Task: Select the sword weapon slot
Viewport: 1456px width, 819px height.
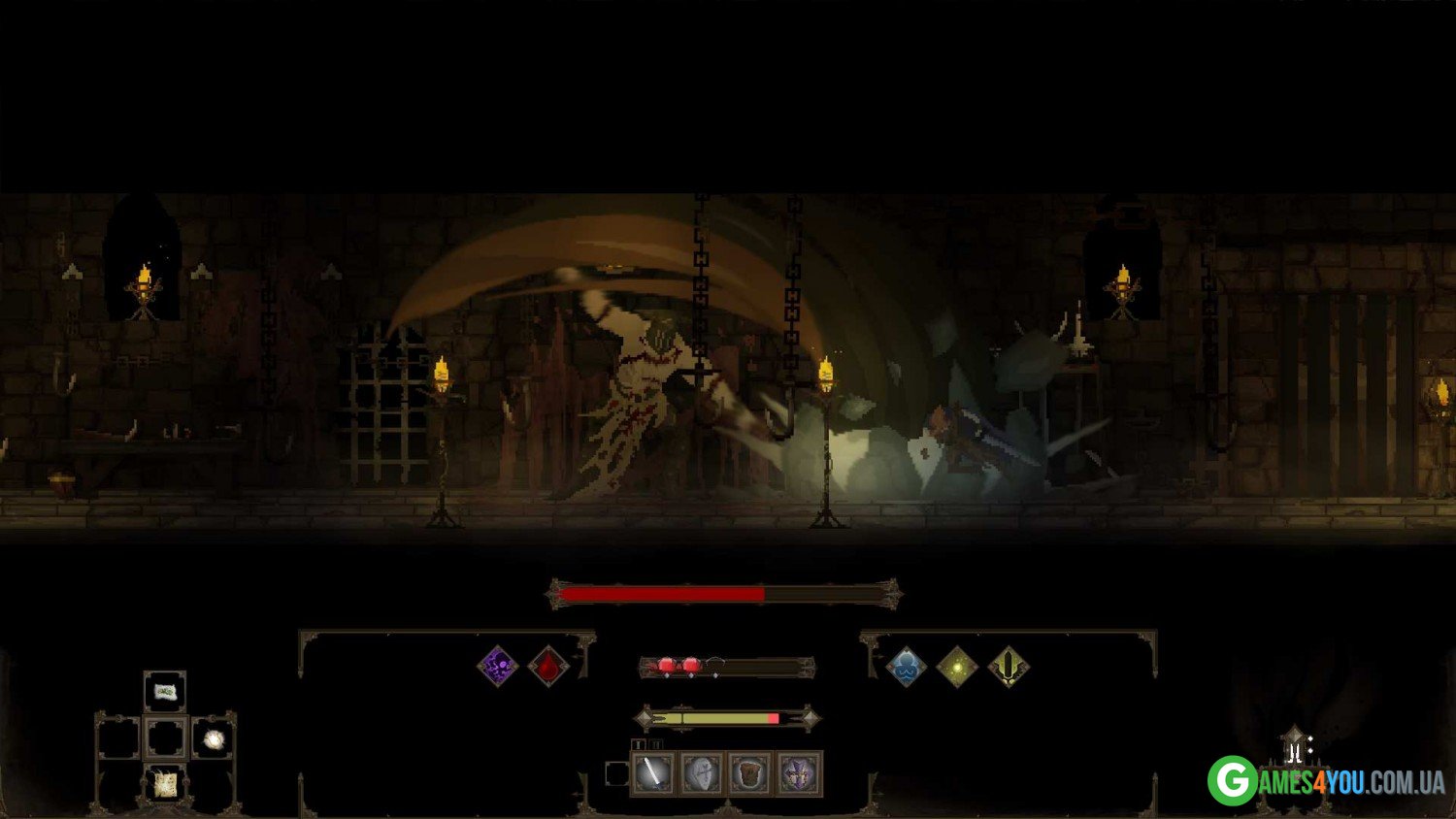Action: pos(653,773)
